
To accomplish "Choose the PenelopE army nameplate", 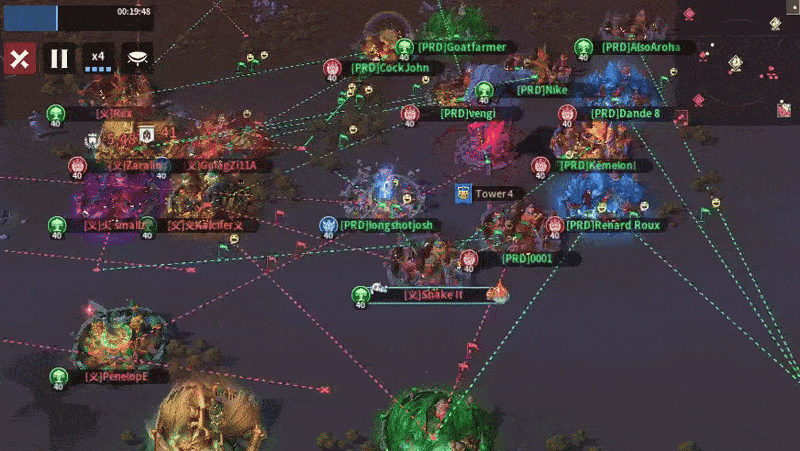I will [115, 377].
